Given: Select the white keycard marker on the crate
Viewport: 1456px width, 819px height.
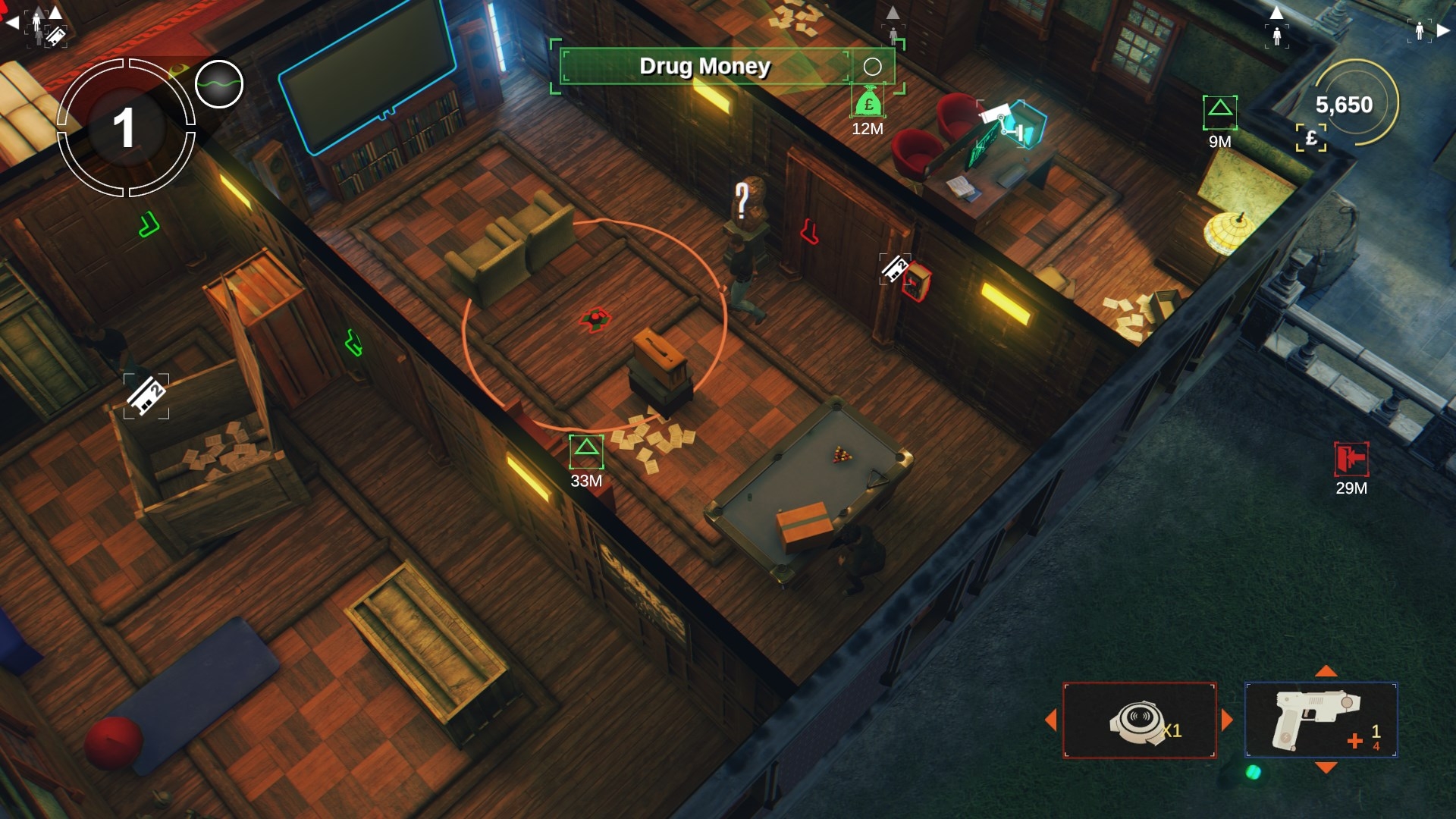Looking at the screenshot, I should [x=146, y=395].
